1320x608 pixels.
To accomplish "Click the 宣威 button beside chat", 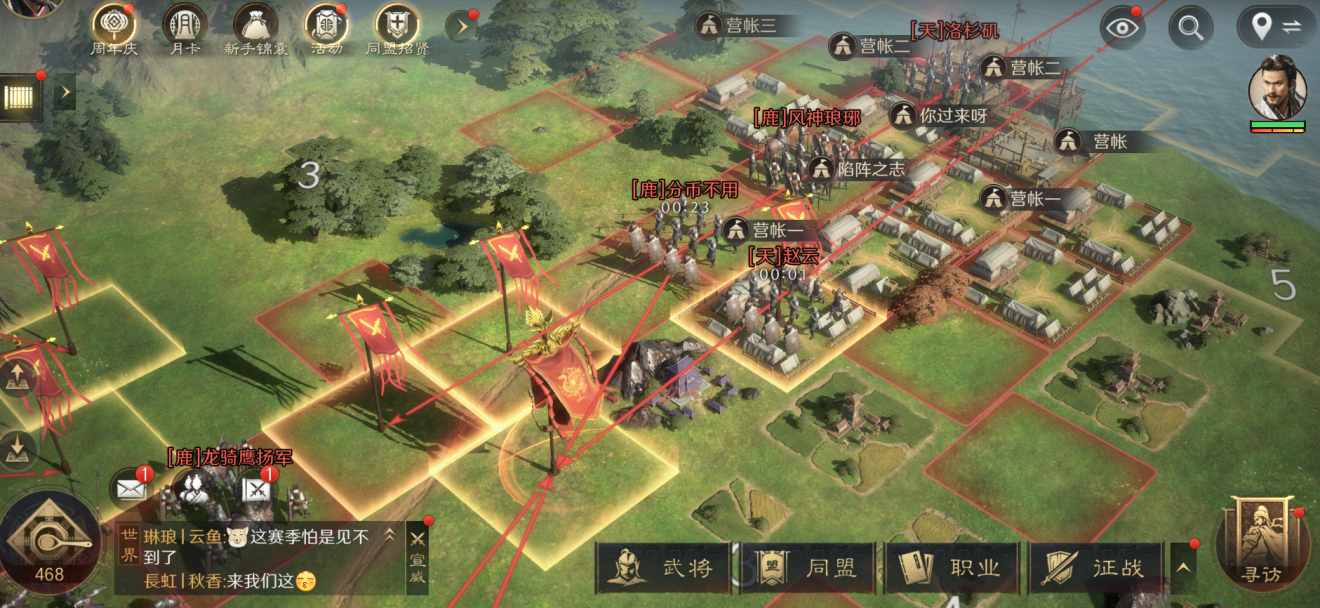I will click(x=418, y=561).
